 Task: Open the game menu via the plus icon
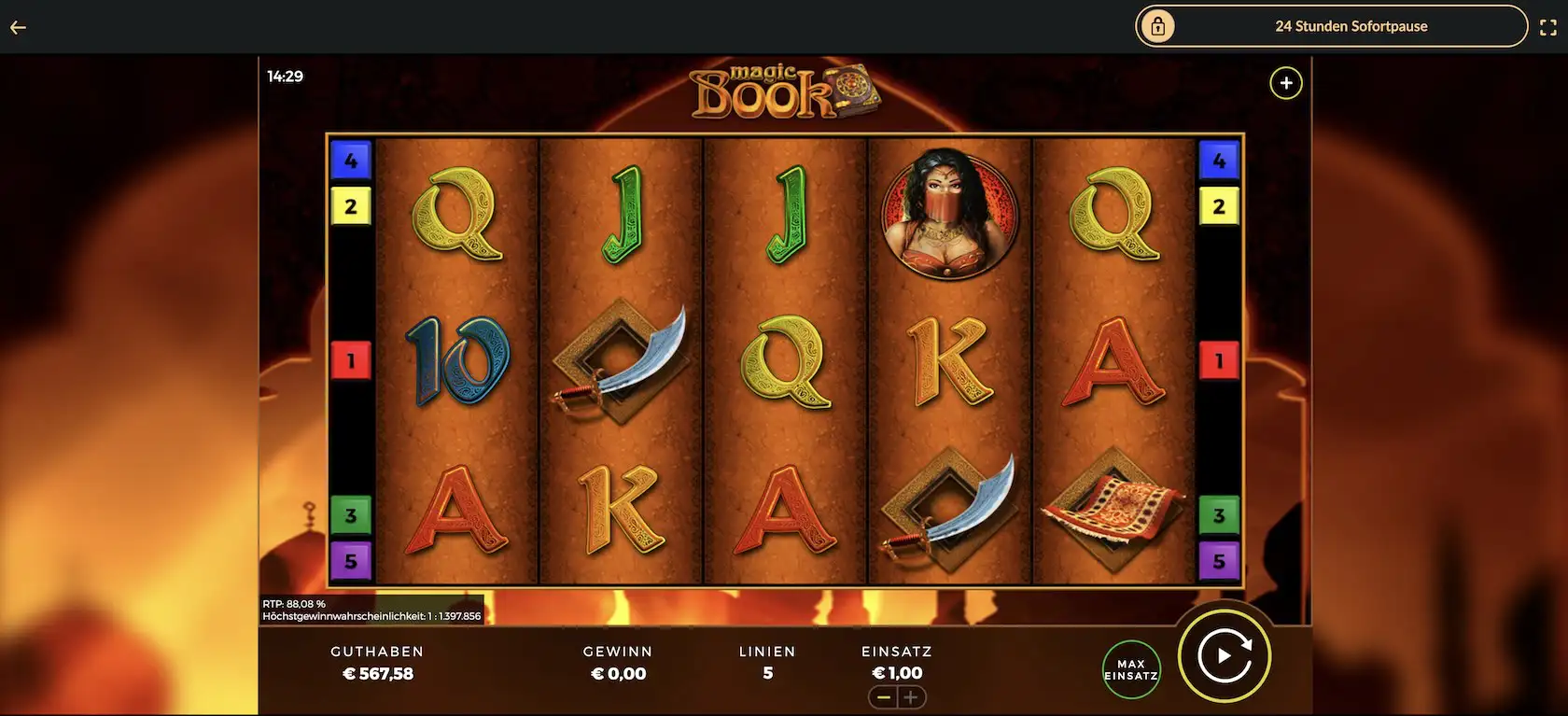(x=1285, y=82)
